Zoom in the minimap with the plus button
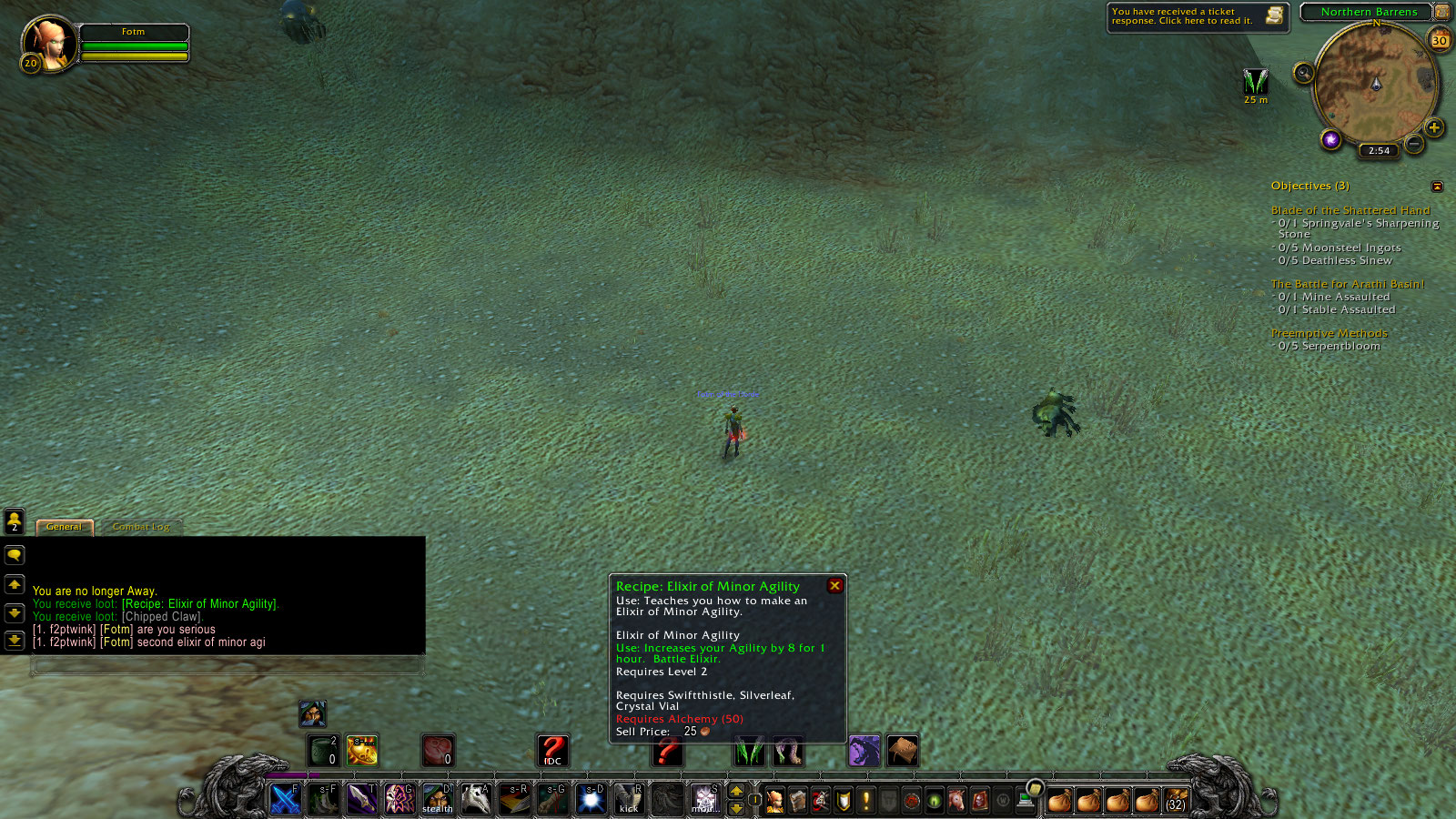 click(x=1434, y=127)
